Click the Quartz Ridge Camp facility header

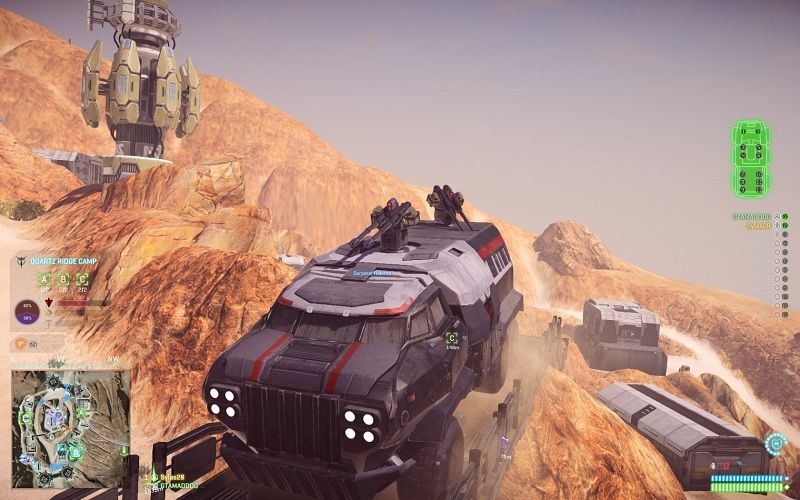[x=68, y=262]
